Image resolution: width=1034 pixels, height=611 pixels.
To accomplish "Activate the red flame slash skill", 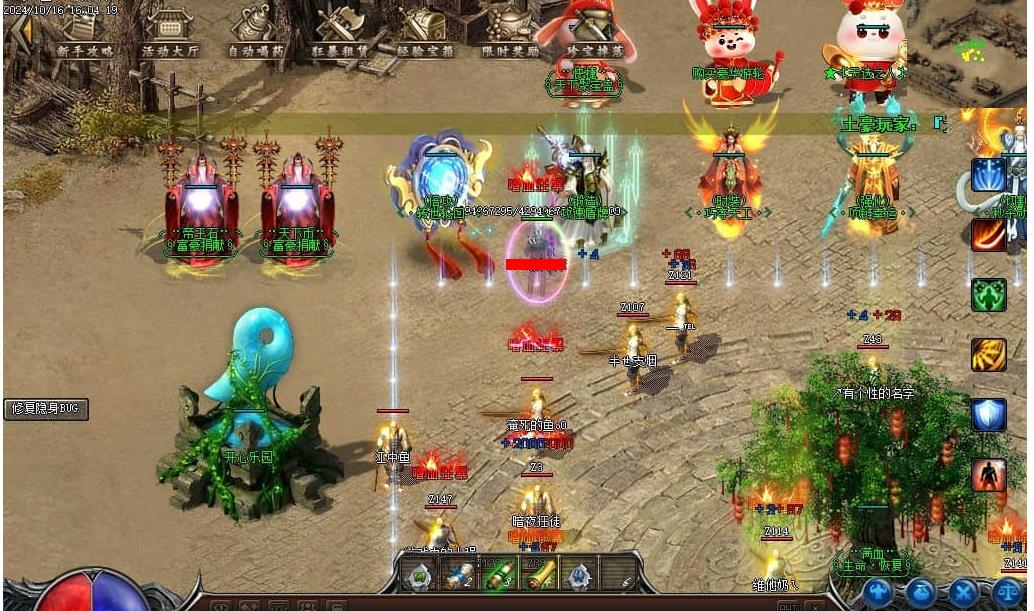I will click(988, 235).
